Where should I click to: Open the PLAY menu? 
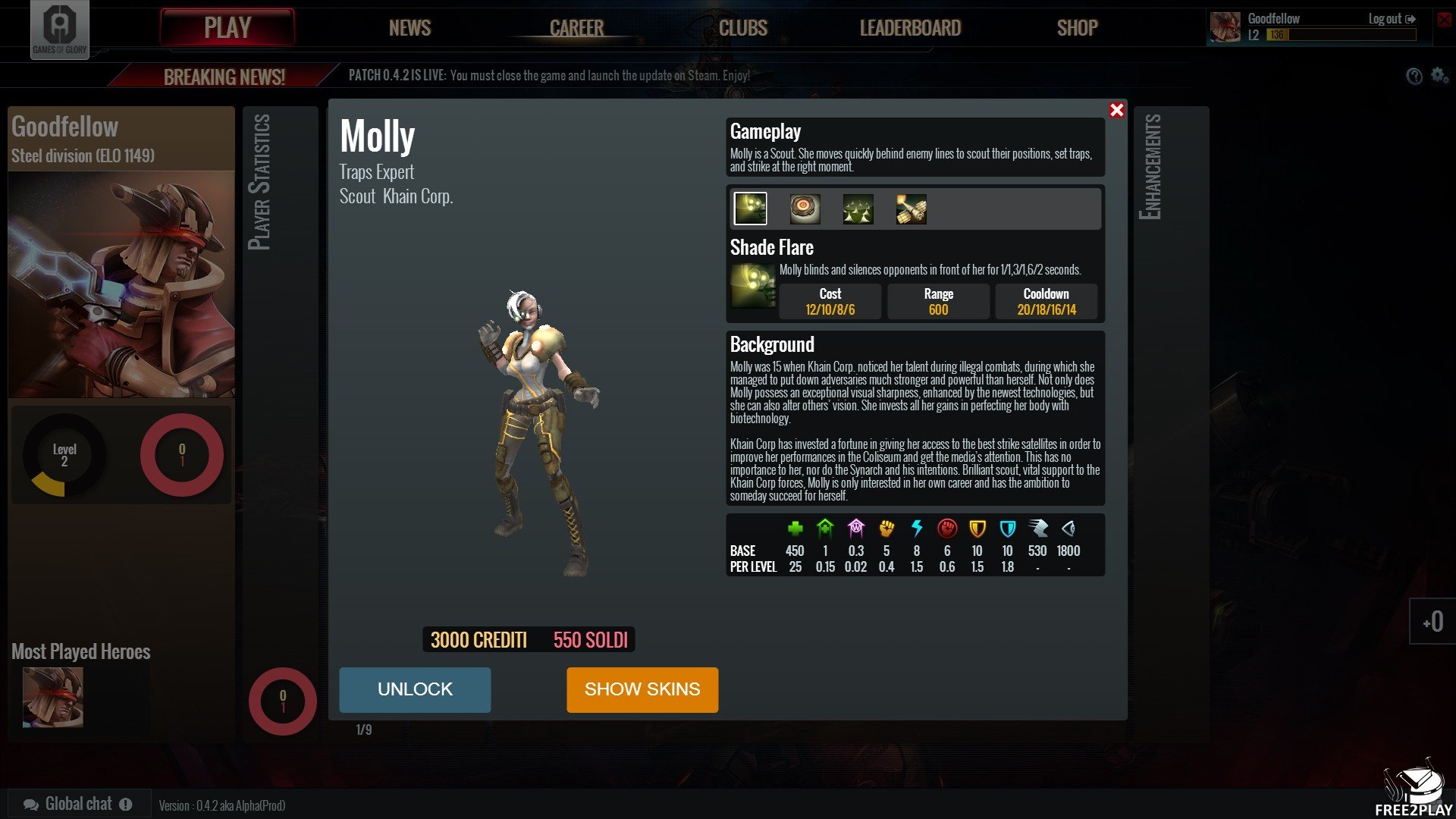click(227, 28)
